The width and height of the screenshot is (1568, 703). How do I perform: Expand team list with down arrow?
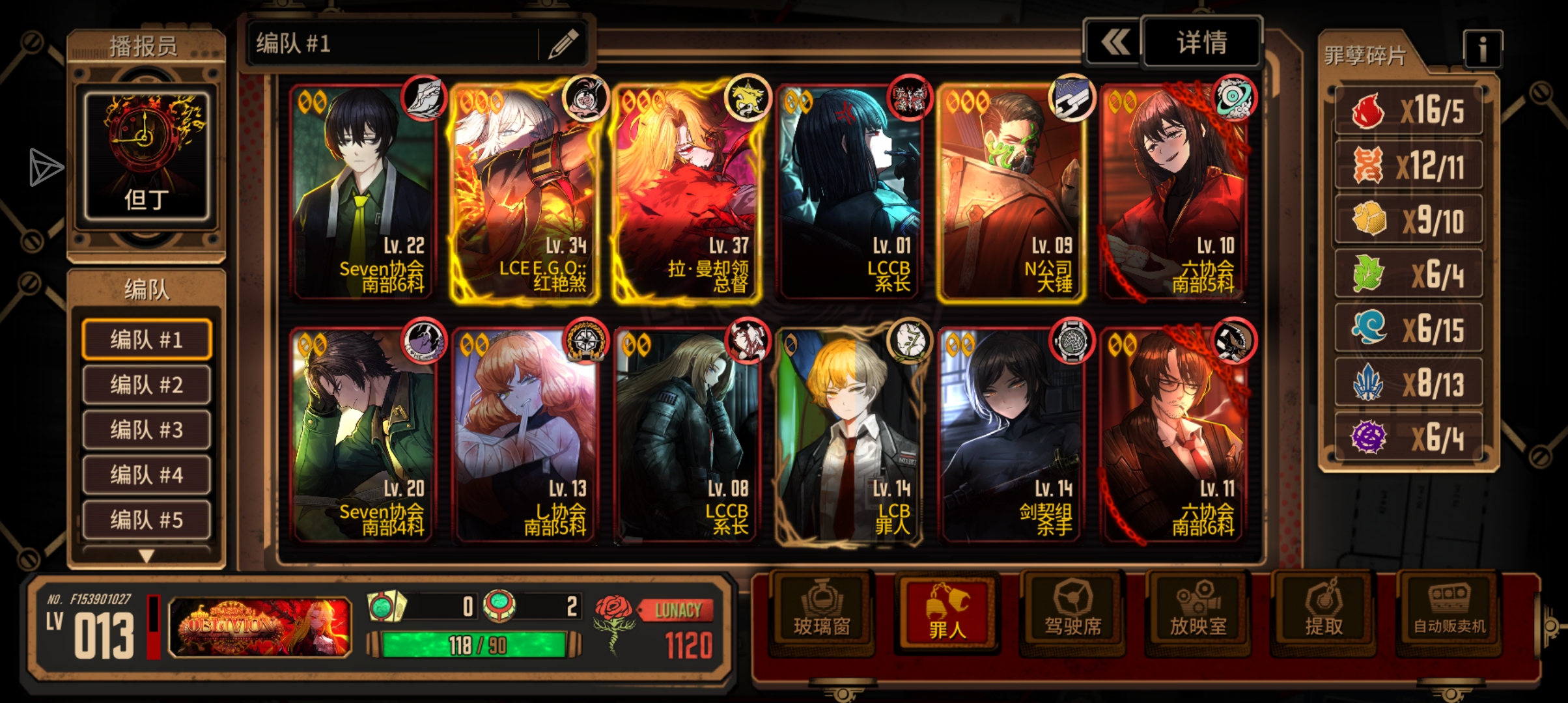(x=147, y=556)
